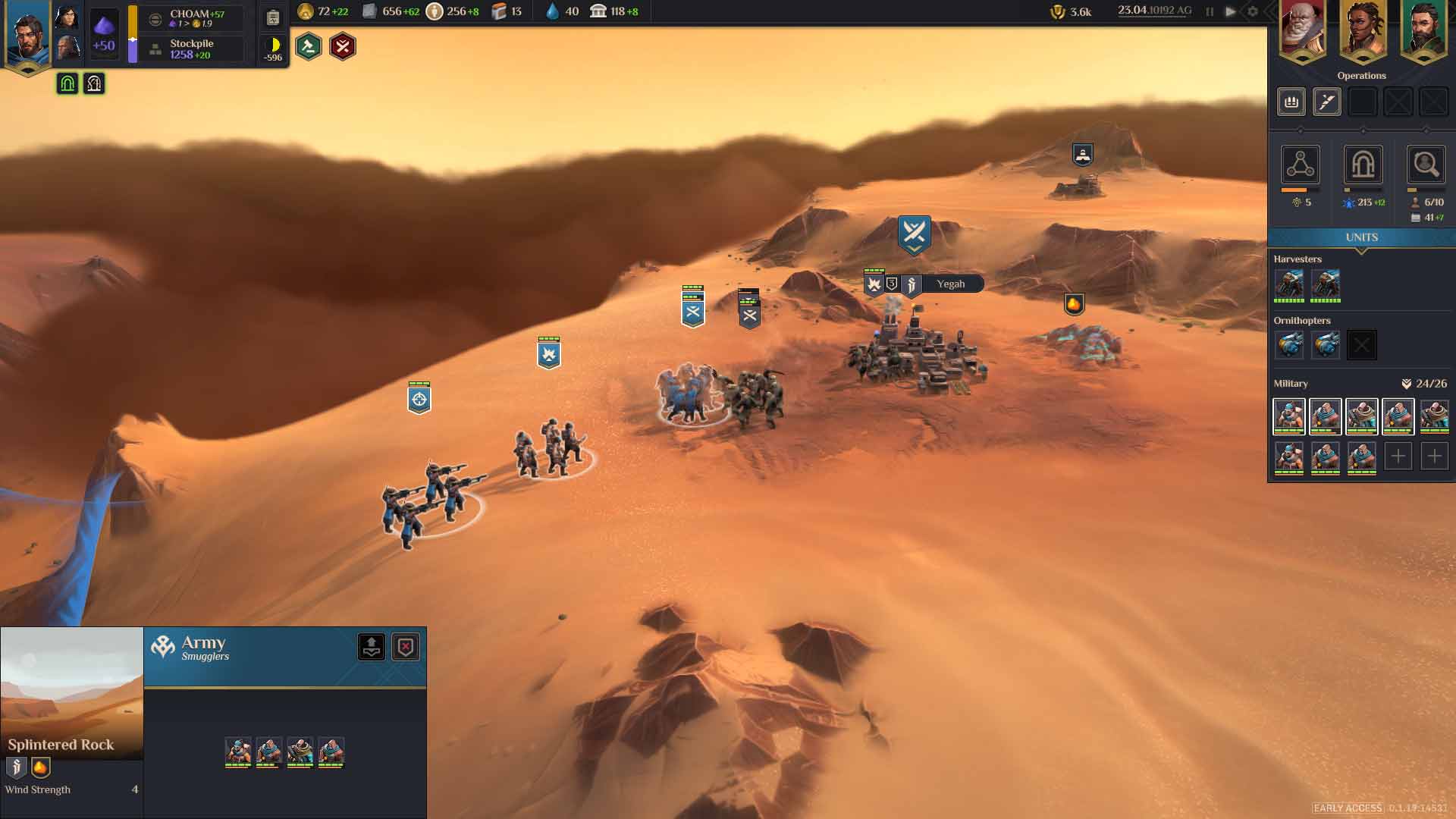Screen dimensions: 1456x819
Task: Open the settings gear menu
Action: pos(1253,11)
